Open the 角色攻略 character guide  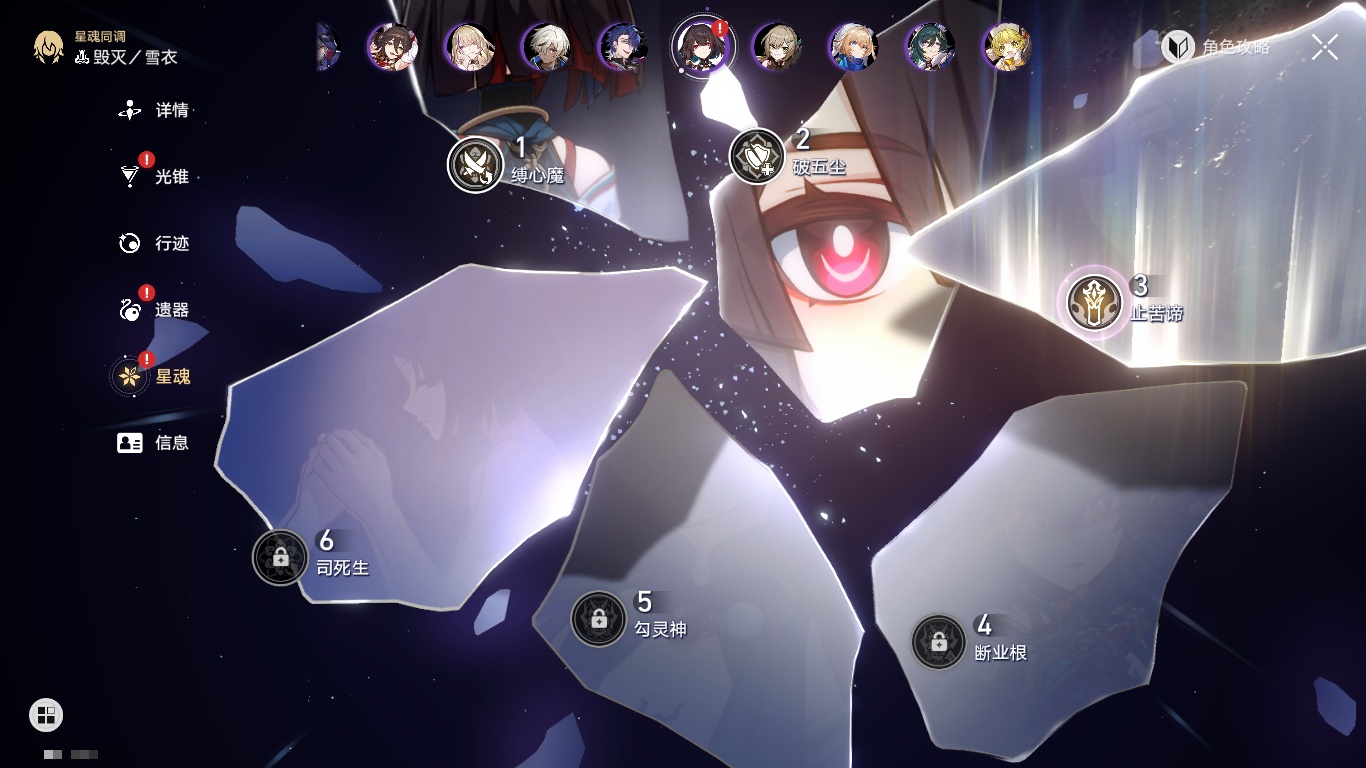click(1216, 47)
